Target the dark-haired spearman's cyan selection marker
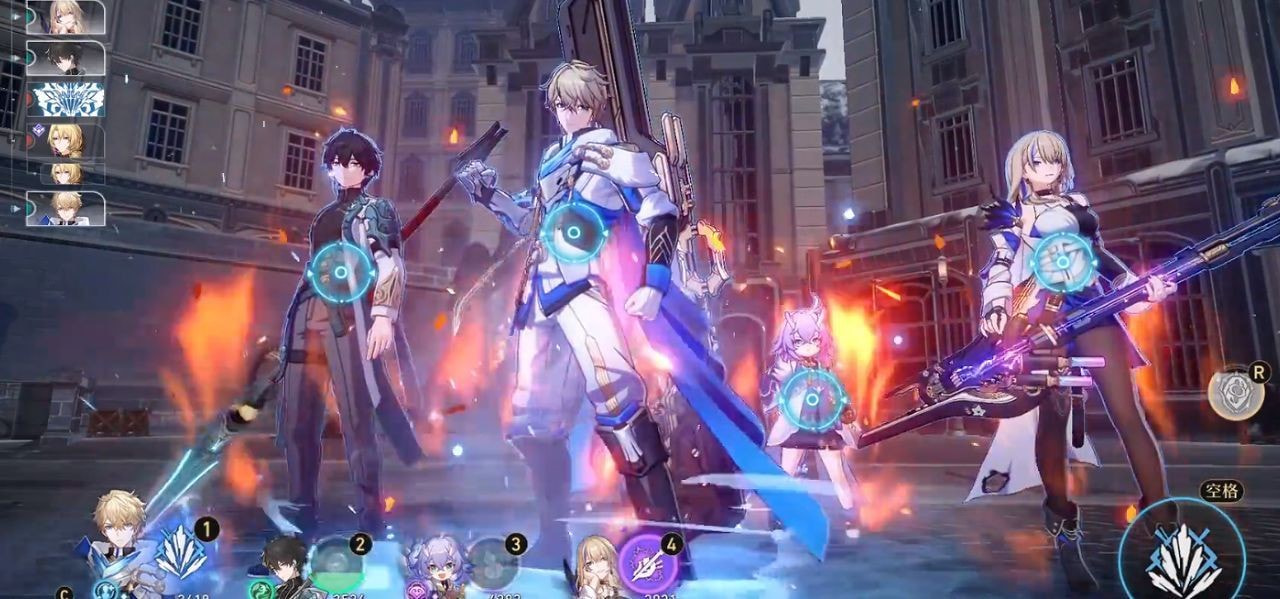Viewport: 1280px width, 599px height. click(x=341, y=272)
